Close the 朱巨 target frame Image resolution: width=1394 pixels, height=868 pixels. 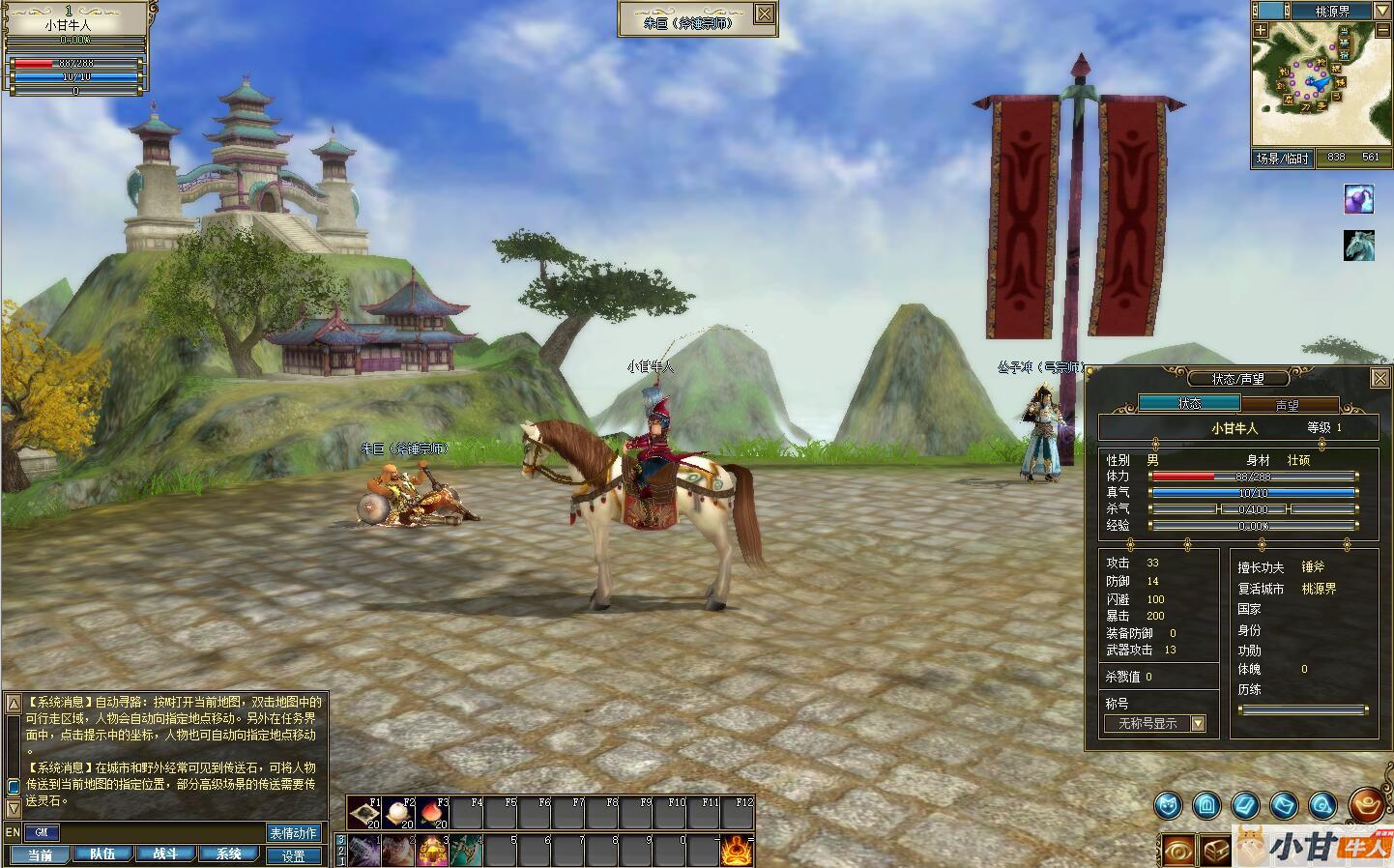tap(765, 13)
